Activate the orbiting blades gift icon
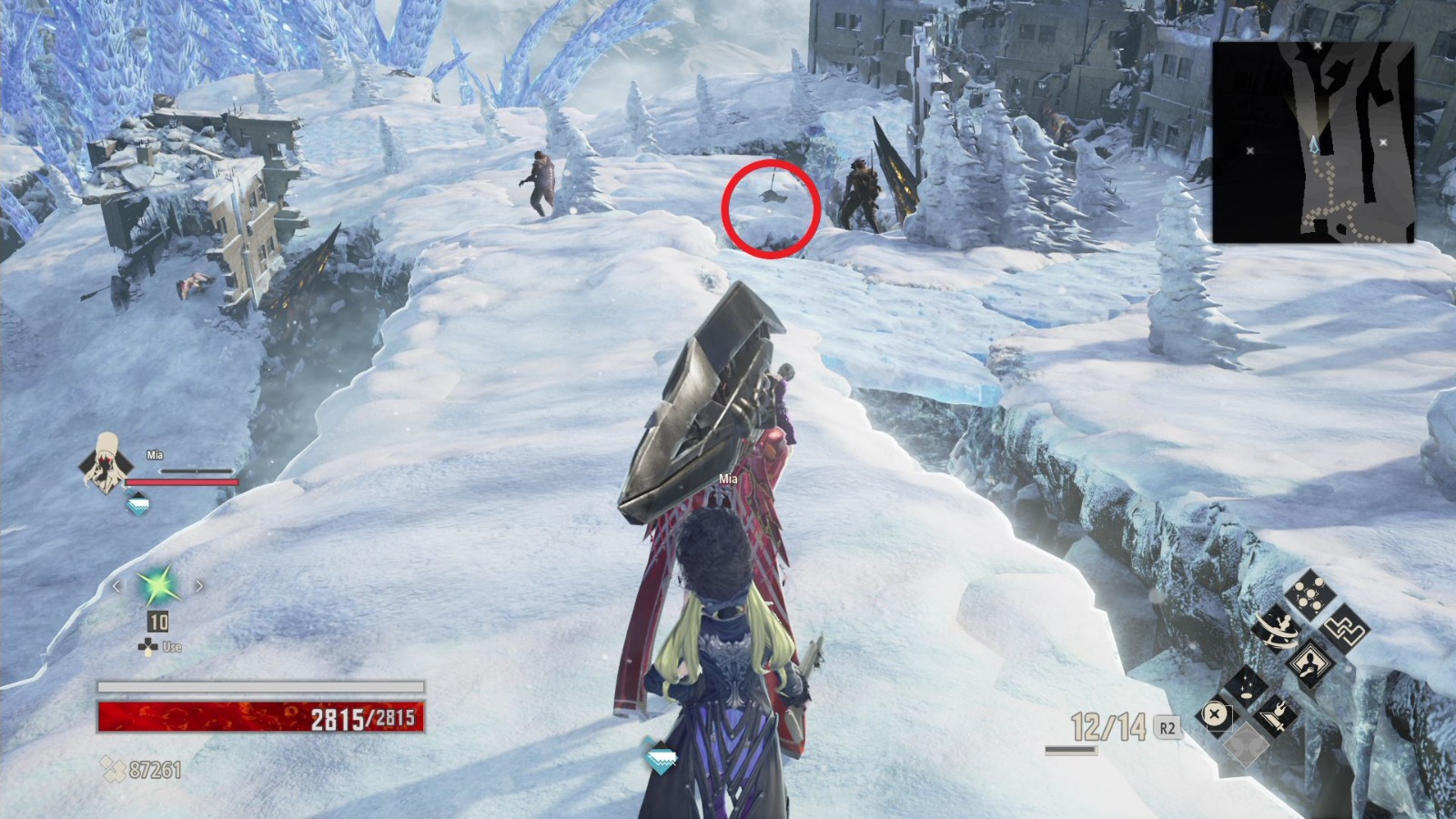1456x819 pixels. click(1276, 630)
